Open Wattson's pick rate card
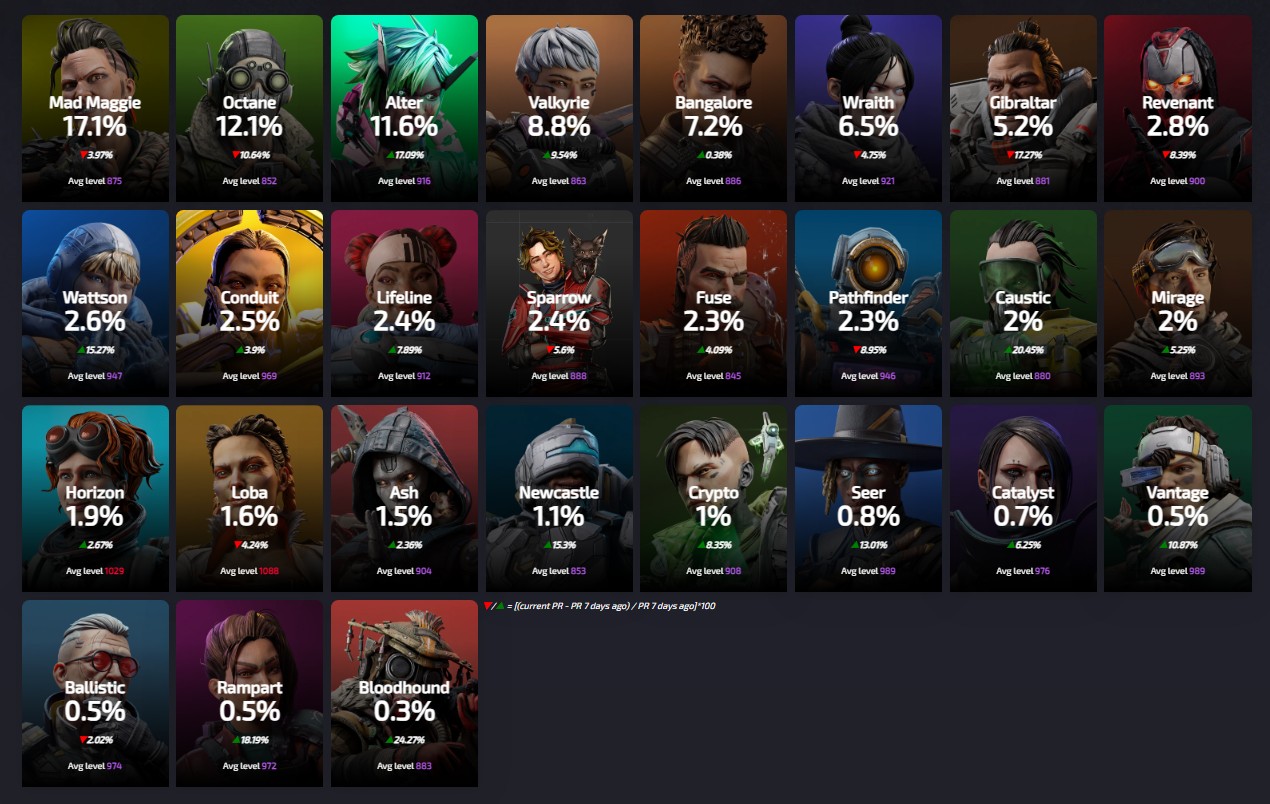Screen dimensions: 1270x804 coord(95,303)
